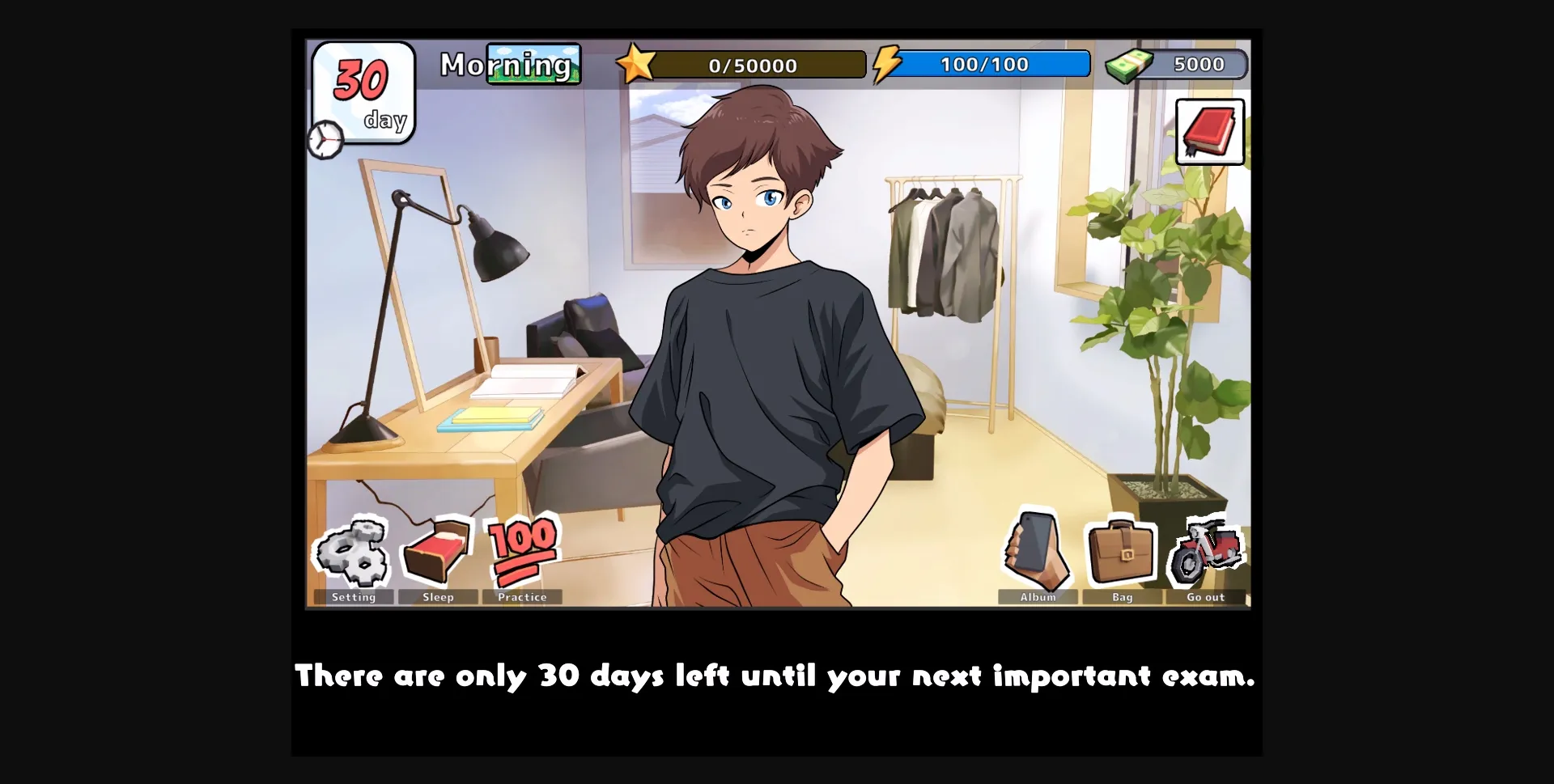Image resolution: width=1554 pixels, height=784 pixels.
Task: Select the Go out action label
Action: pyautogui.click(x=1205, y=597)
